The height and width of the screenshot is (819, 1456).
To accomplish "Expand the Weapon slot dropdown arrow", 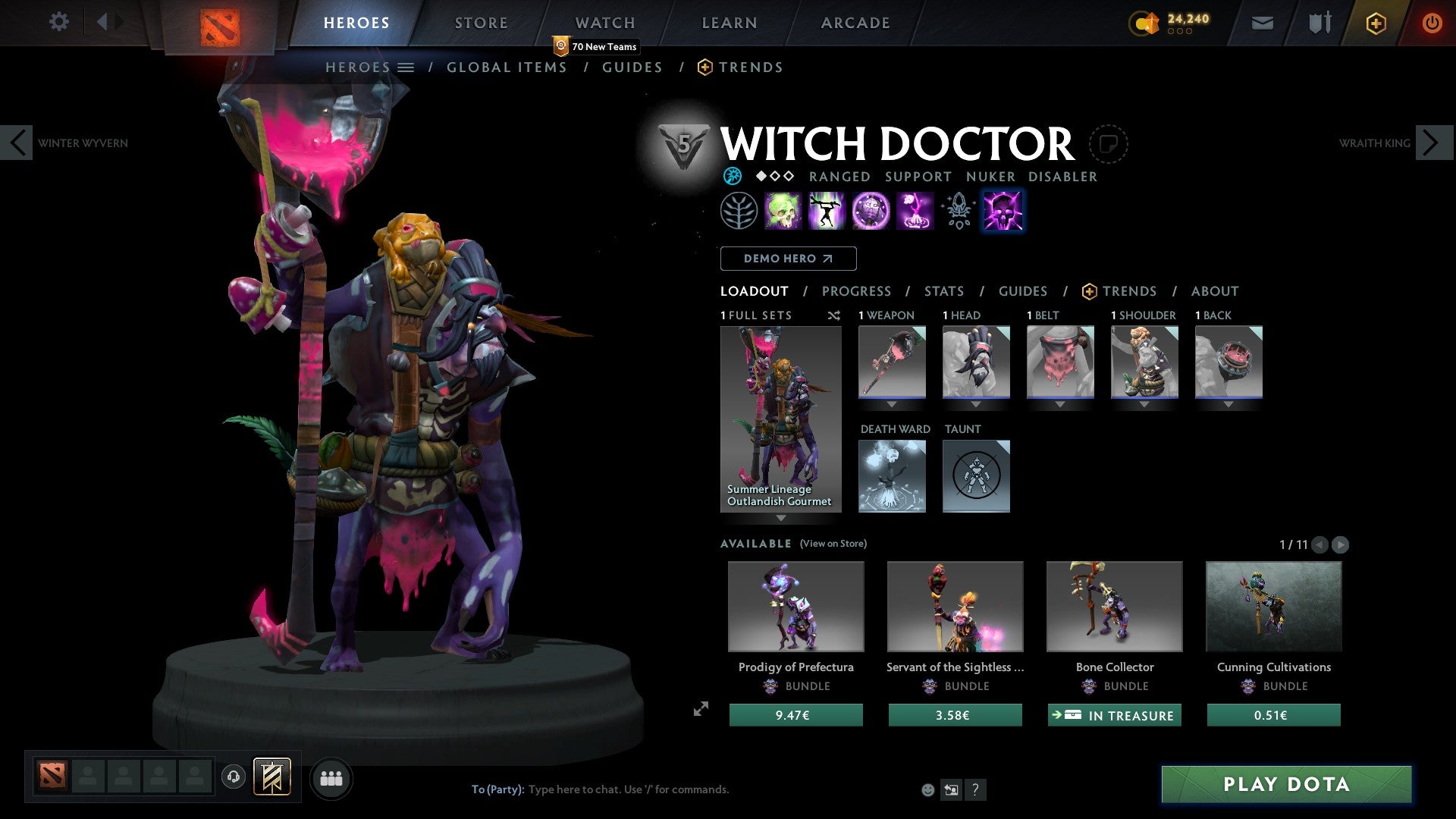I will click(892, 404).
